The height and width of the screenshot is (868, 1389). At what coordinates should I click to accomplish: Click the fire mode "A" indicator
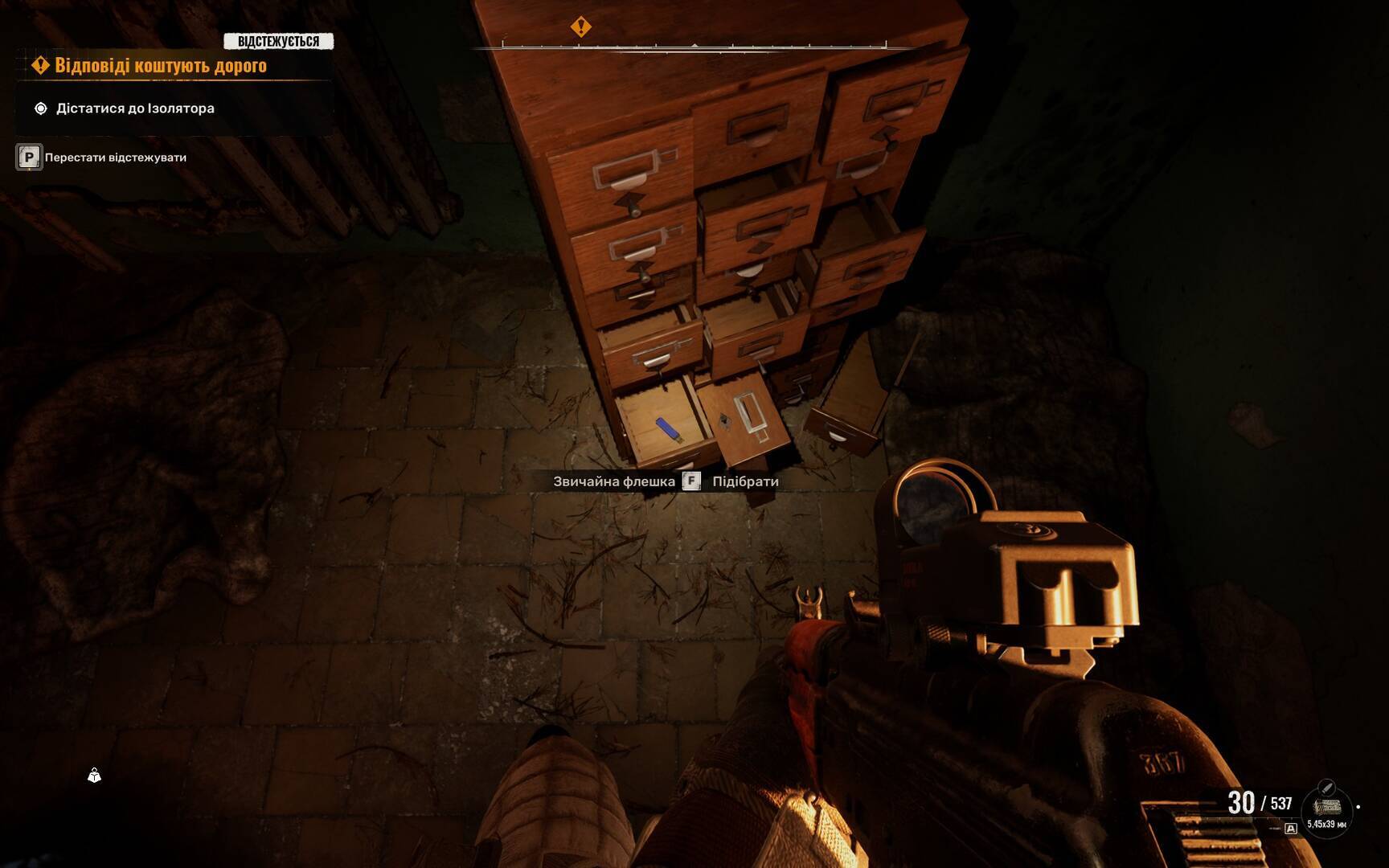[1291, 829]
